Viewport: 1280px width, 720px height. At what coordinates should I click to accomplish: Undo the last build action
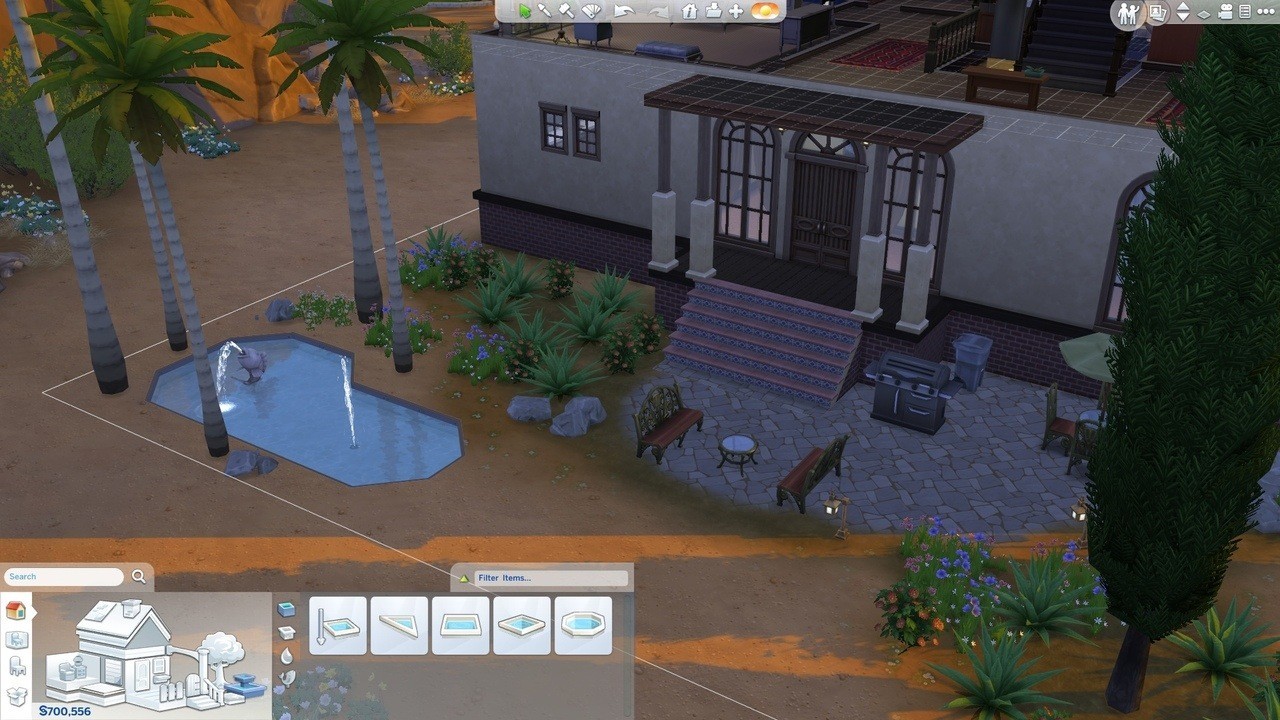click(622, 12)
